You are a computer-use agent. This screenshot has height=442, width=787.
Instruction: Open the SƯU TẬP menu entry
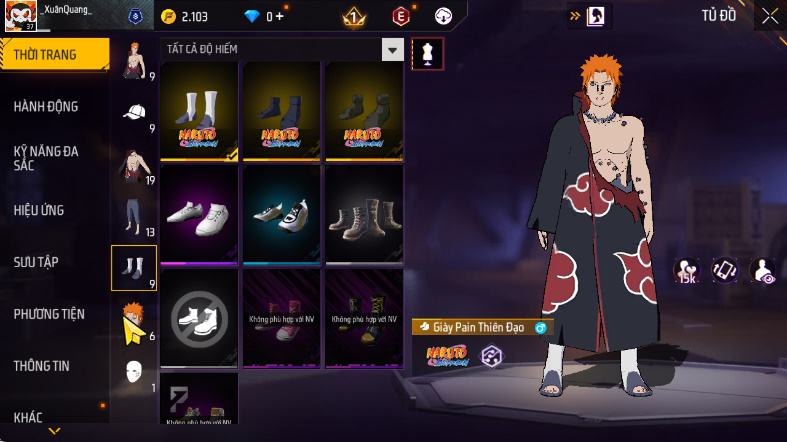(x=37, y=262)
